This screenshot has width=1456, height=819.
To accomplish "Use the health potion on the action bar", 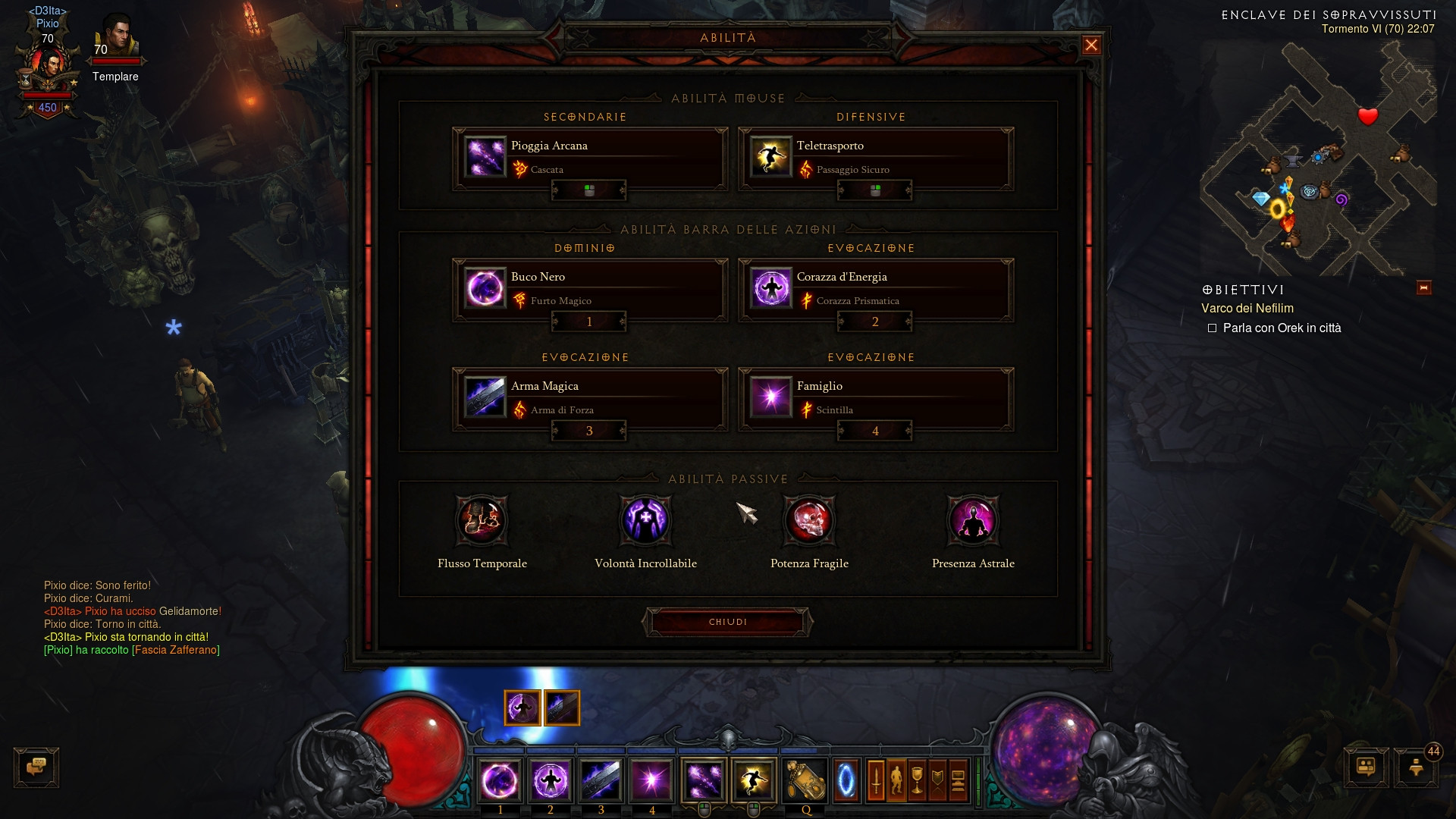I will [x=805, y=780].
